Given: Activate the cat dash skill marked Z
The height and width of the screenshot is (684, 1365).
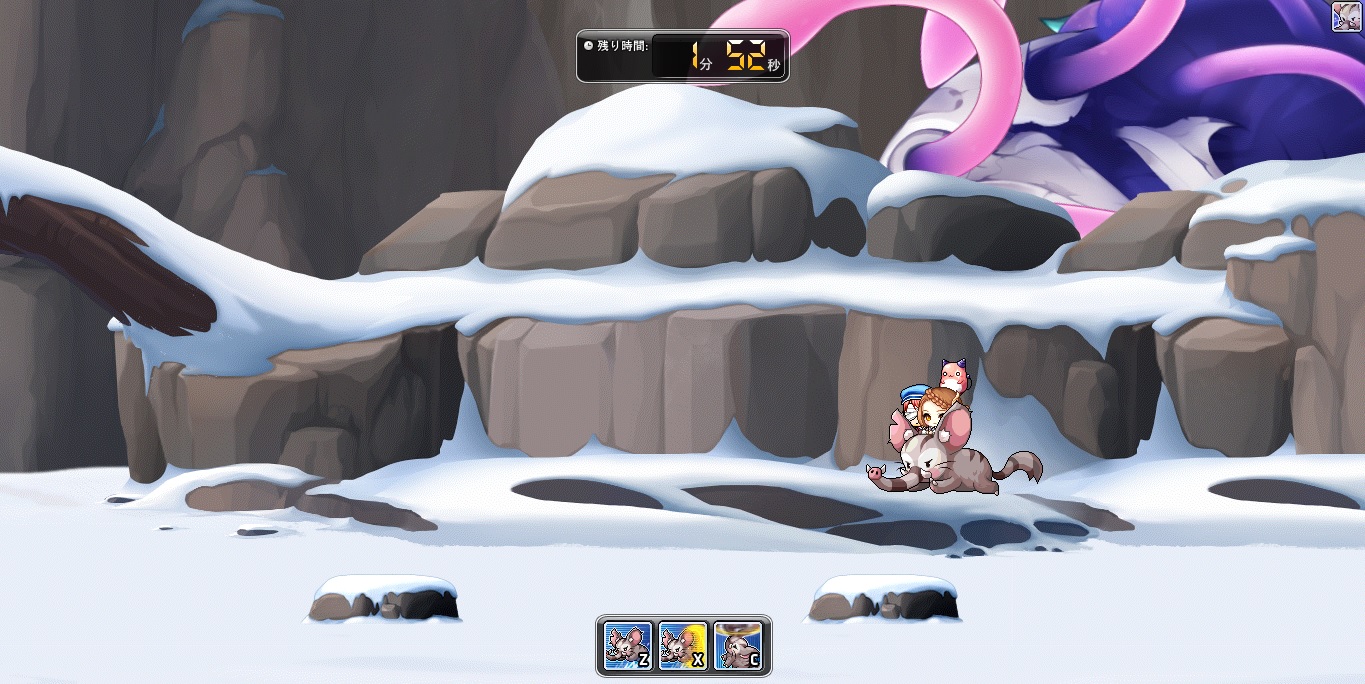Looking at the screenshot, I should (628, 645).
